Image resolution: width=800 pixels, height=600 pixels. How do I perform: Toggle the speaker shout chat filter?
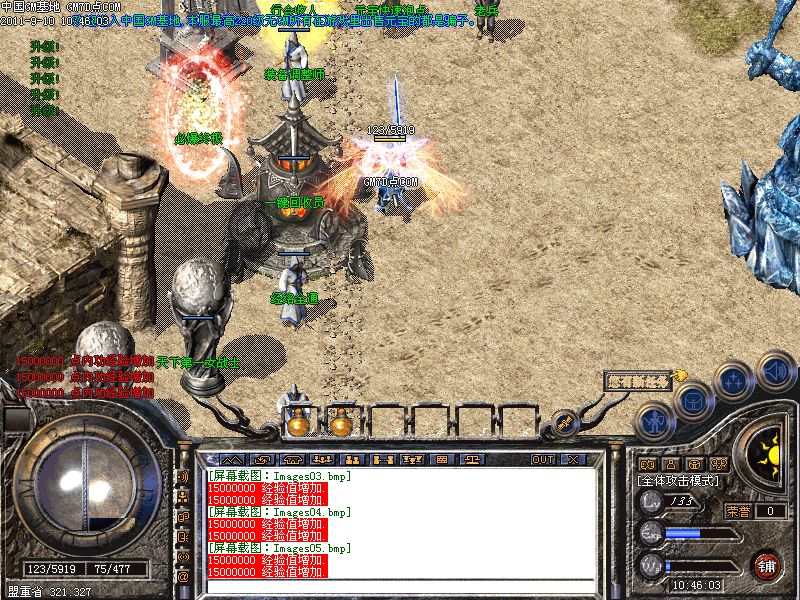(x=183, y=476)
